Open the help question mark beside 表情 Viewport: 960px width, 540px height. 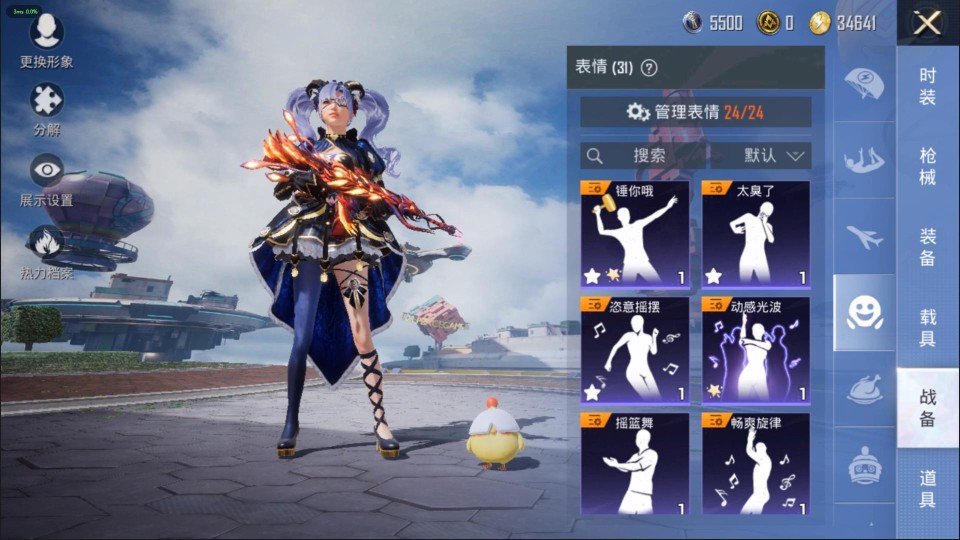(x=649, y=68)
